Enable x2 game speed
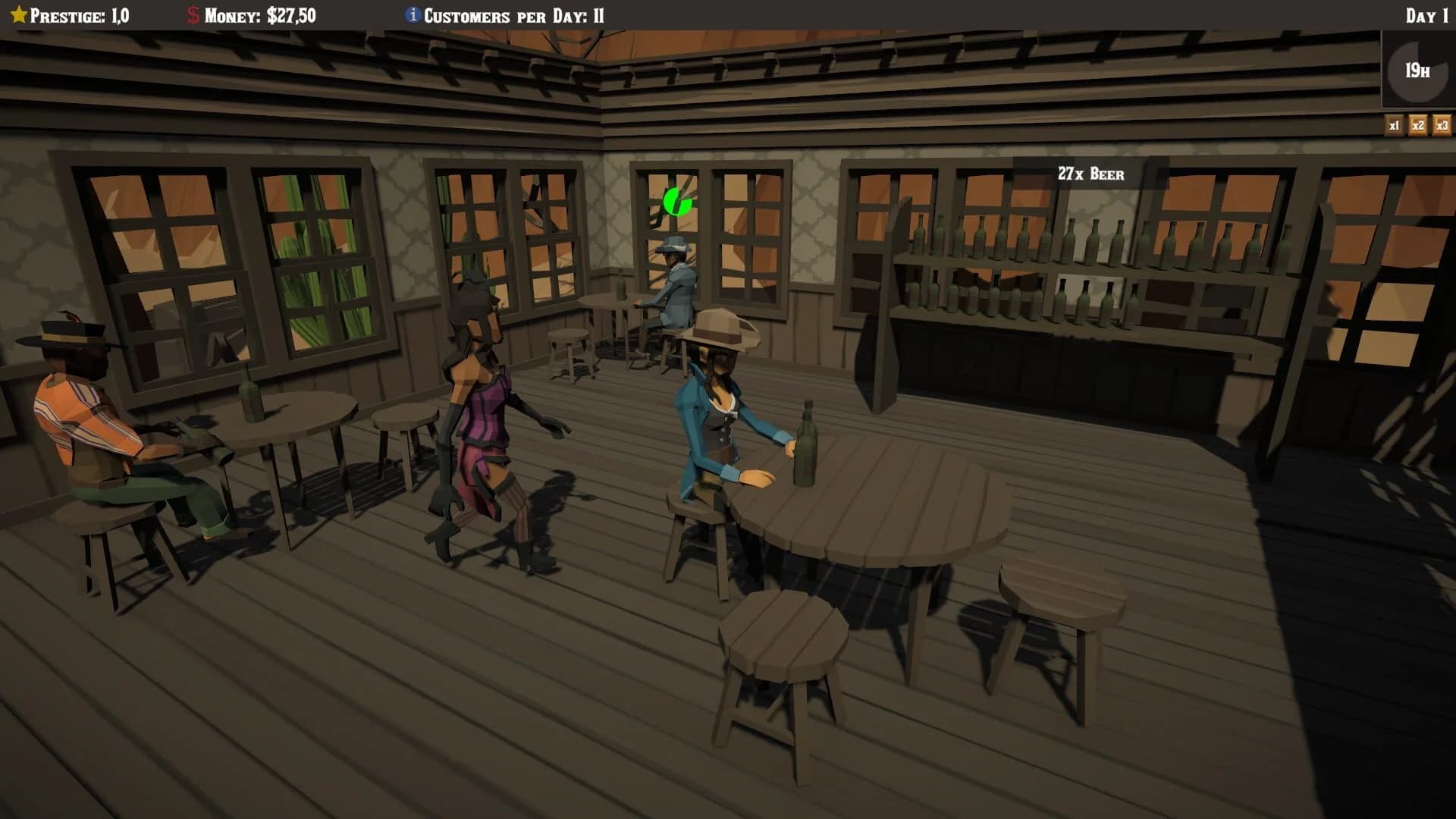 click(1417, 127)
